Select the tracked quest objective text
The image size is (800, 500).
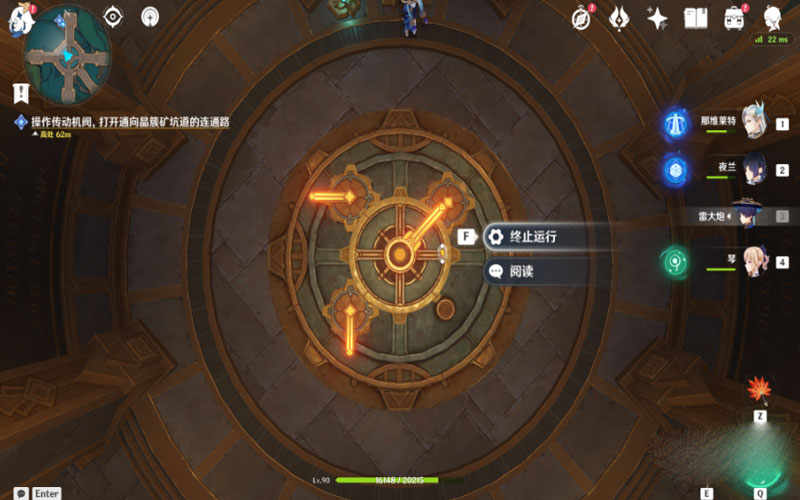pos(130,121)
